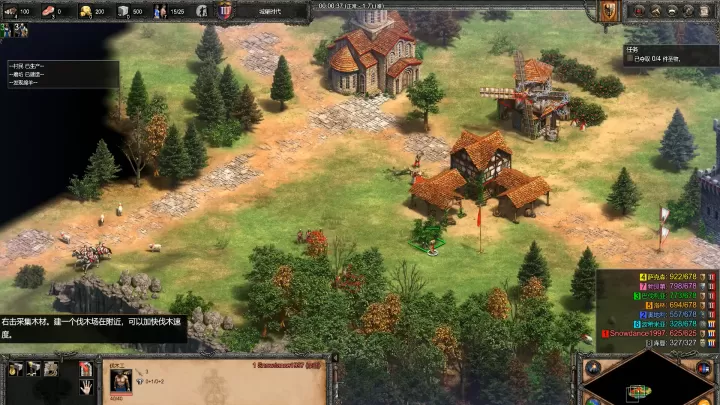This screenshot has width=720, height=405.
Task: Open the civilization shield banner
Action: [609, 11]
